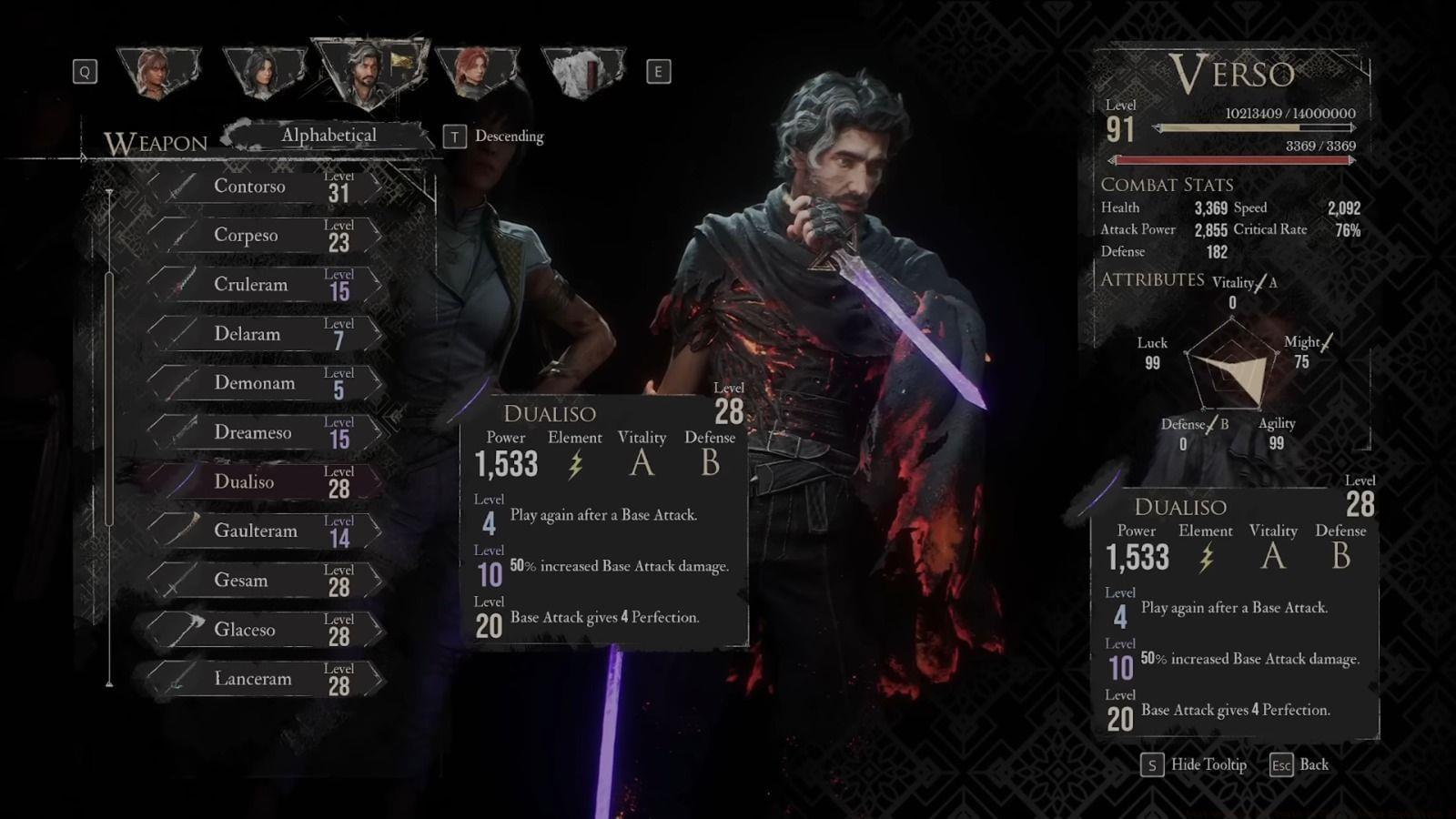Choose Corpeso from the weapon list
This screenshot has width=1456, height=819.
coord(264,236)
